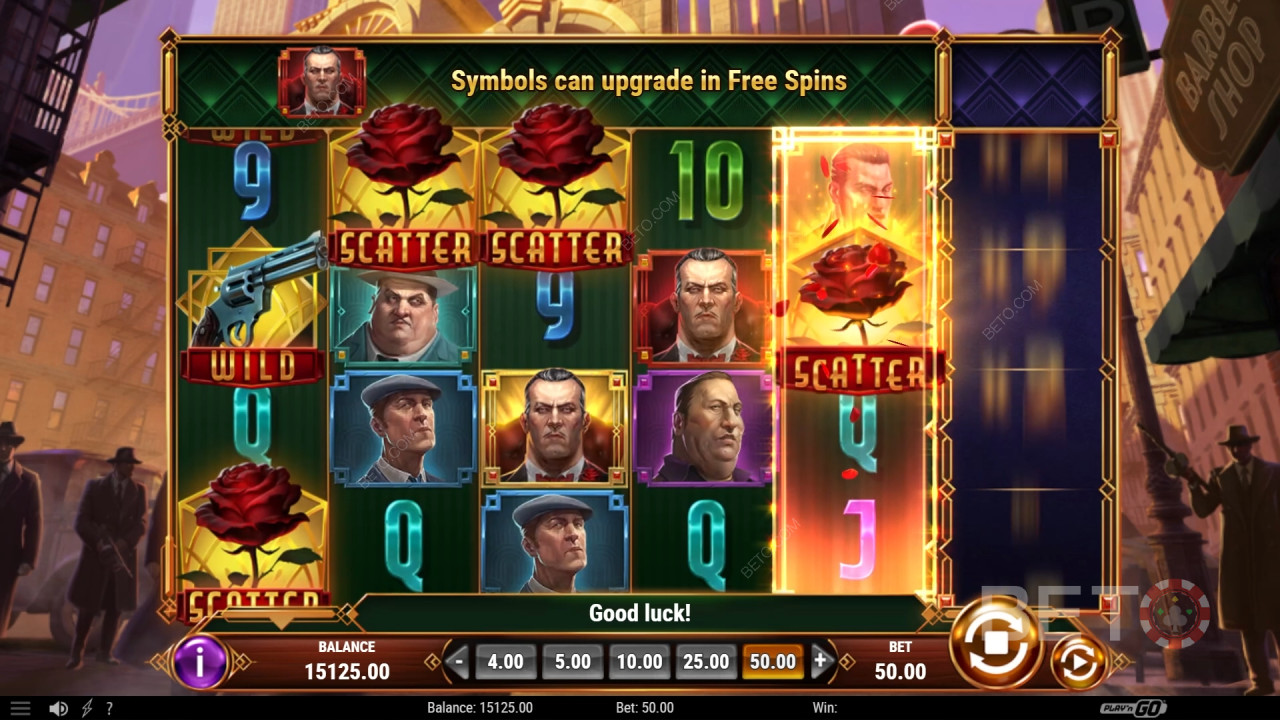The height and width of the screenshot is (720, 1280).
Task: Open the question mark help
Action: pos(109,708)
